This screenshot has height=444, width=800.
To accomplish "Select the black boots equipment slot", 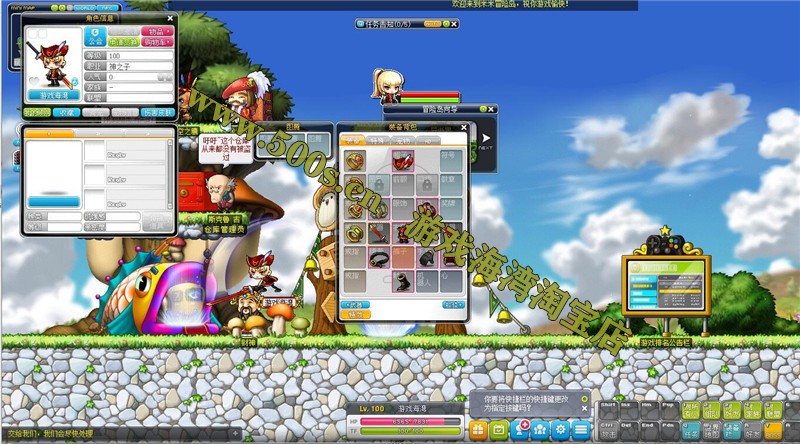I will pos(404,283).
